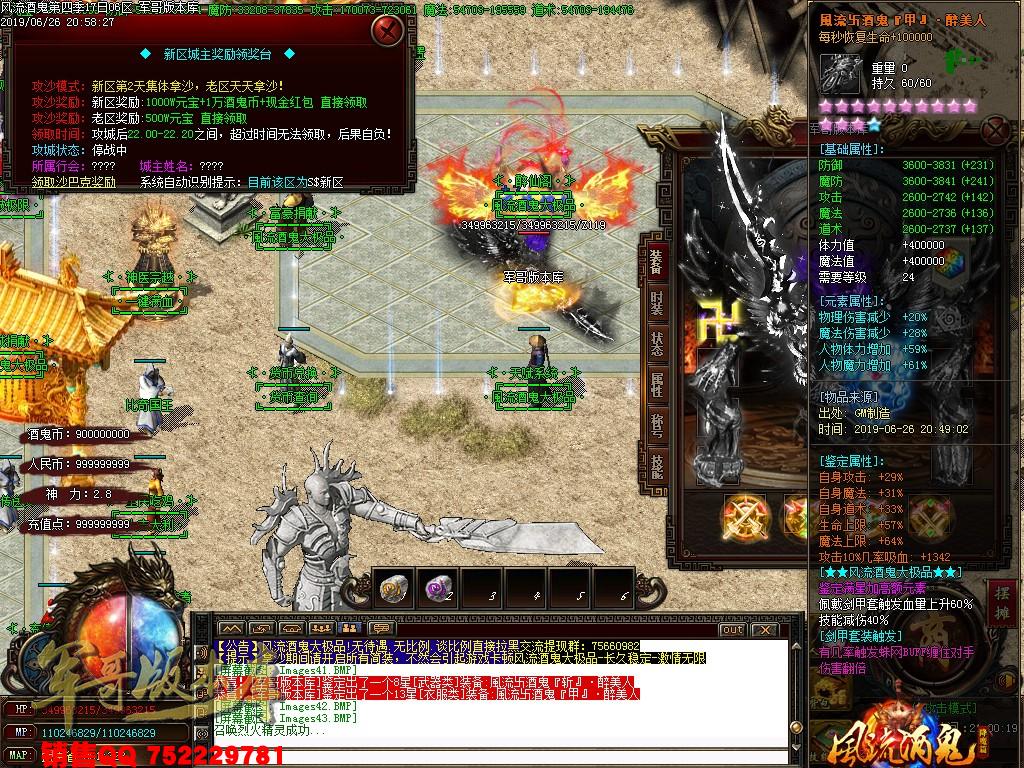
Task: Use the purple swirl stone in hotbar slot 2
Action: pyautogui.click(x=437, y=589)
